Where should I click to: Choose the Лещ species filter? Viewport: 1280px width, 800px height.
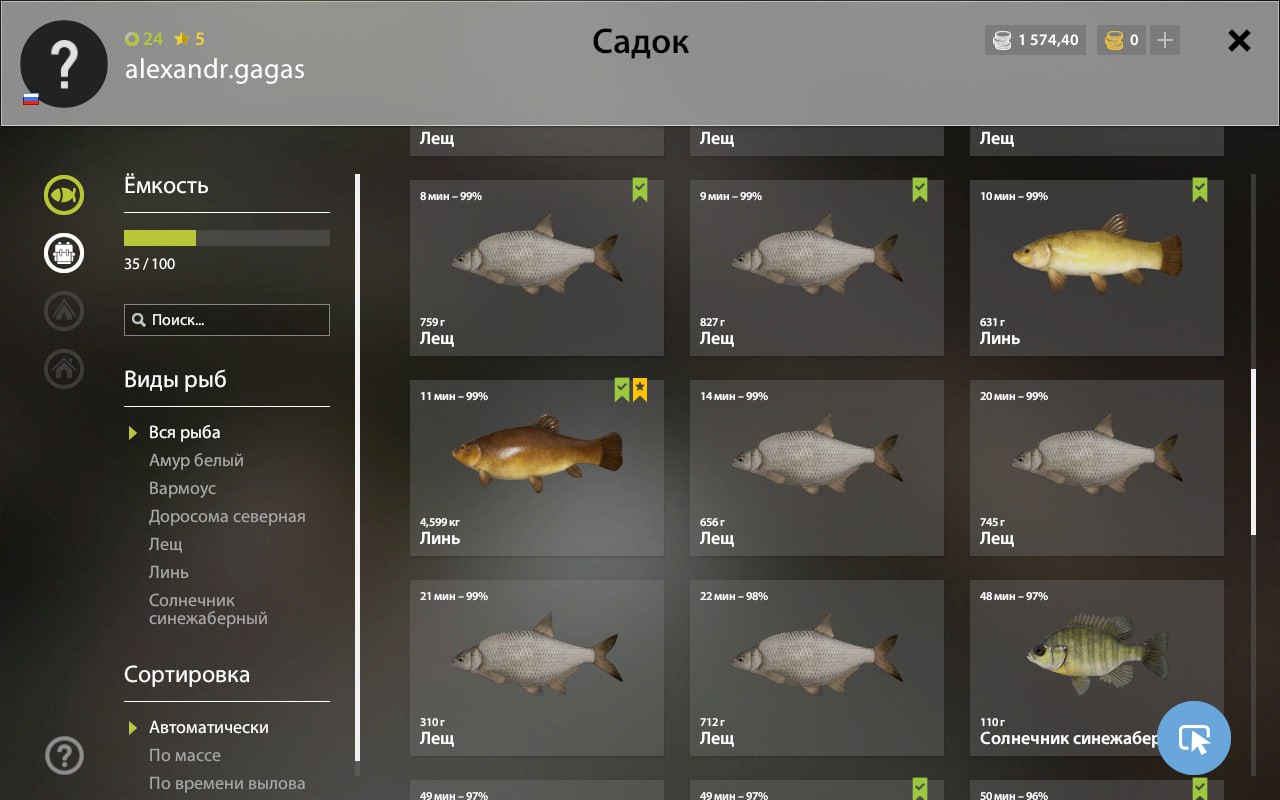point(166,544)
